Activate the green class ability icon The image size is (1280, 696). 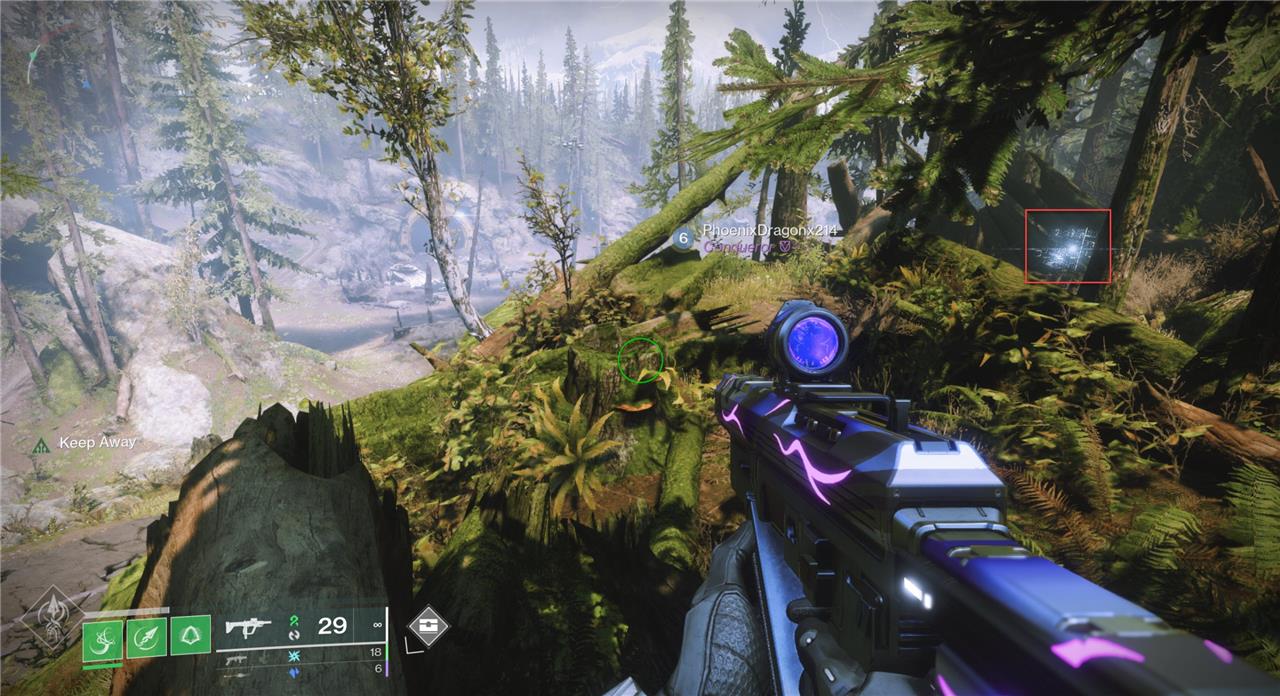point(190,636)
